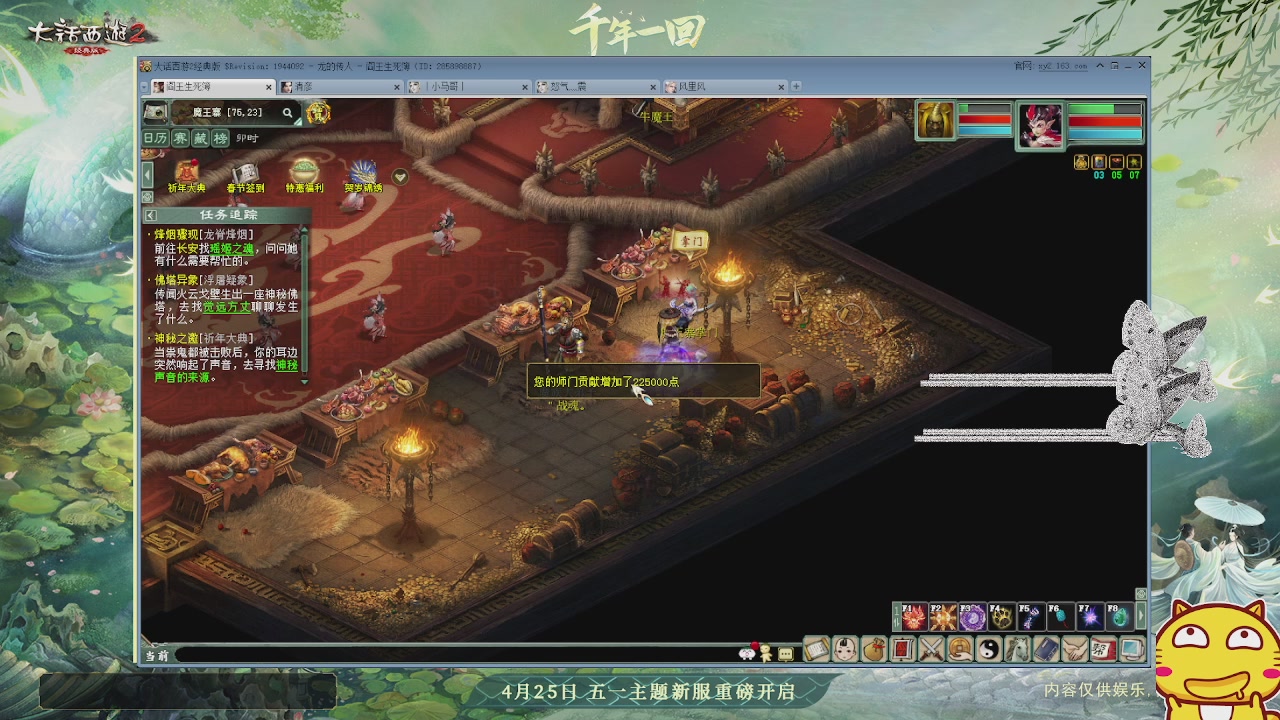Toggle the pig emote icon beside the chat bar

coord(747,653)
